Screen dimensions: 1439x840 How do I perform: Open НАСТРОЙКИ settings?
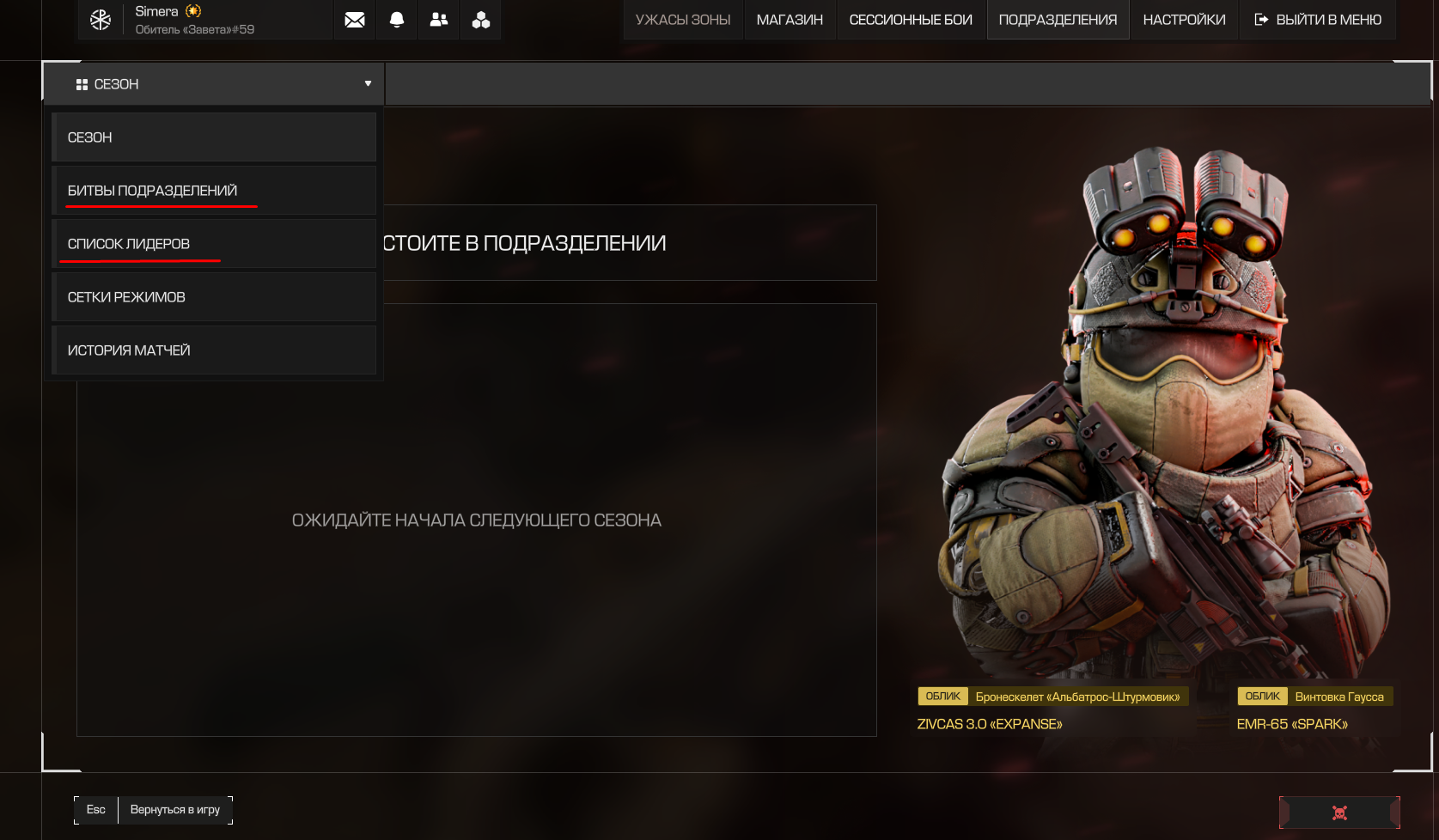[x=1184, y=20]
